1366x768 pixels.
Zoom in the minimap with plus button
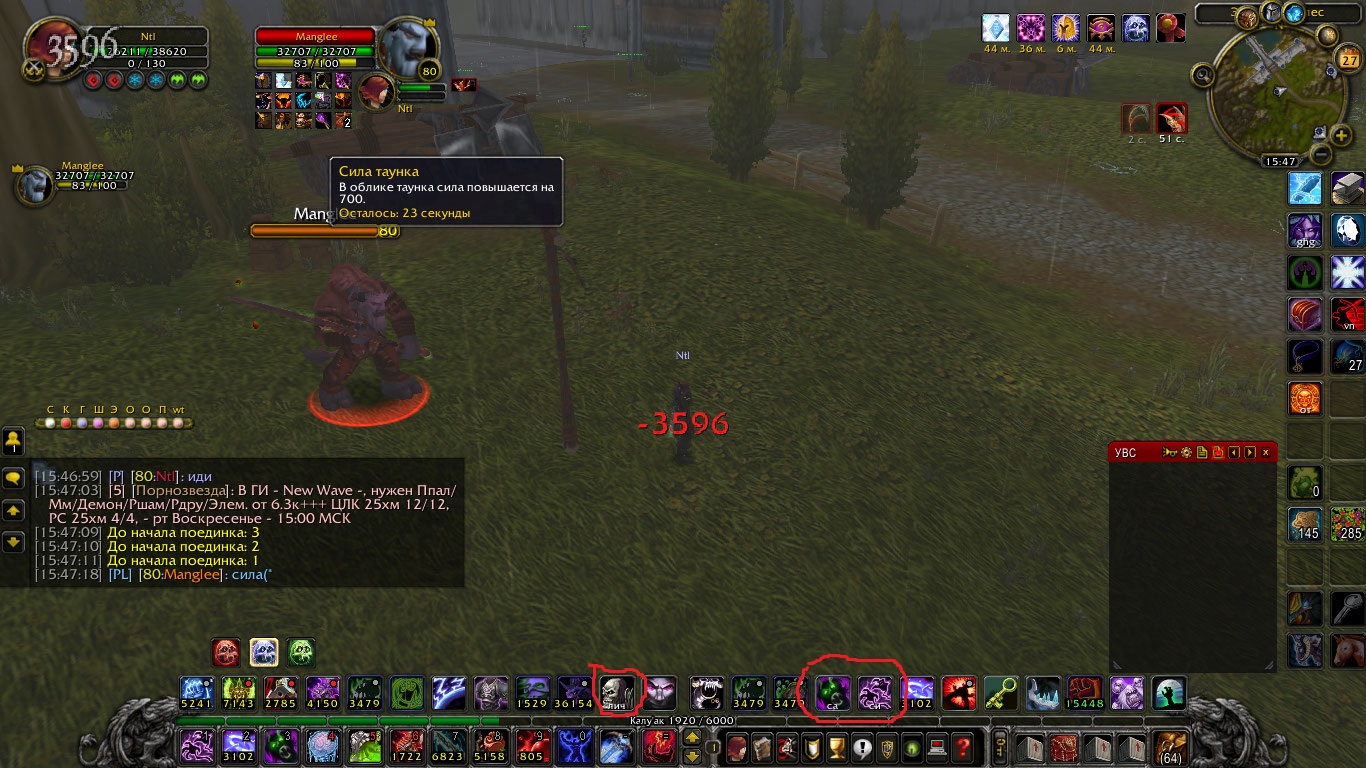1342,135
